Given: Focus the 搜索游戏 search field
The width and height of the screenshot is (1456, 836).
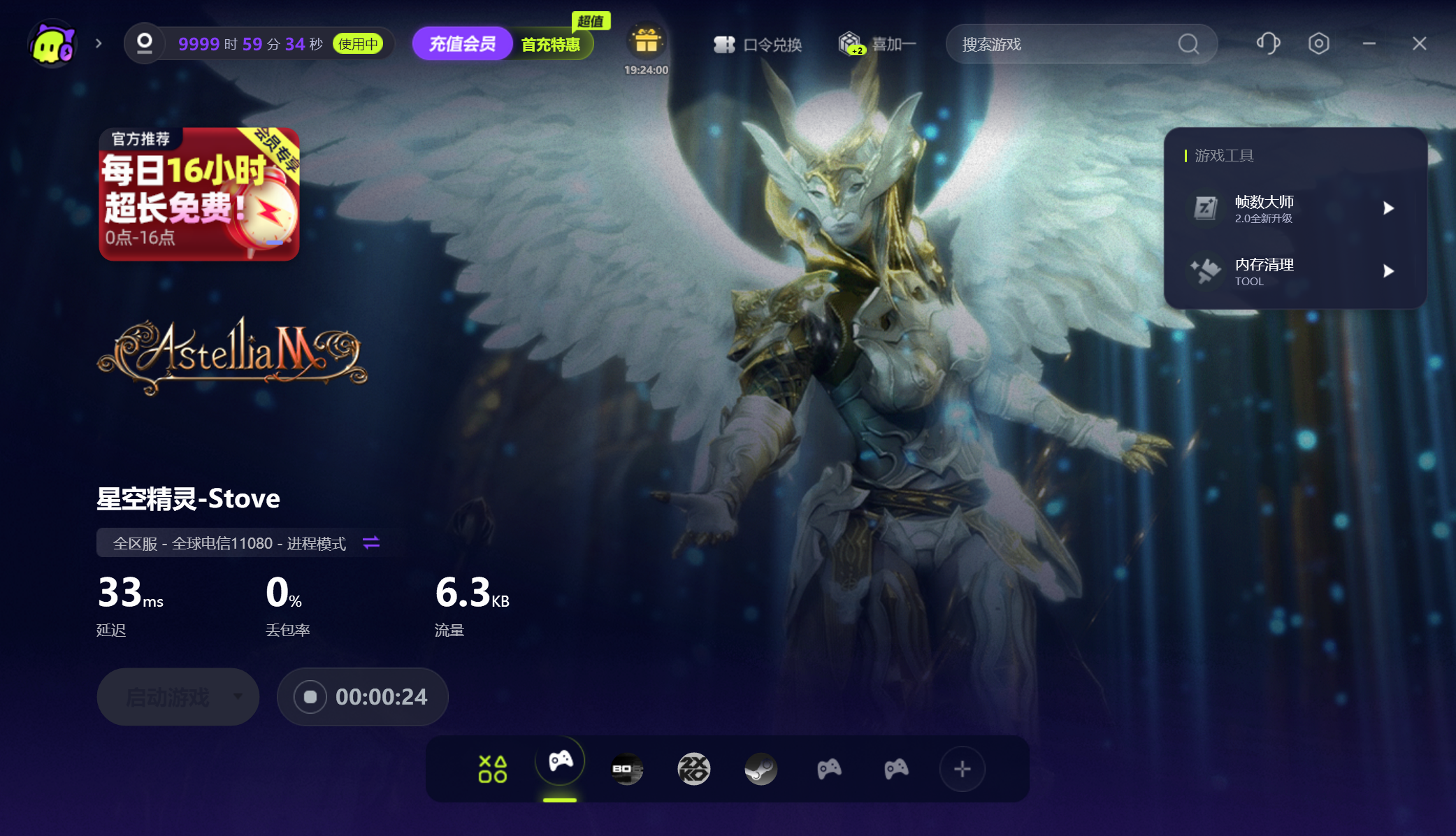Looking at the screenshot, I should click(x=1062, y=45).
